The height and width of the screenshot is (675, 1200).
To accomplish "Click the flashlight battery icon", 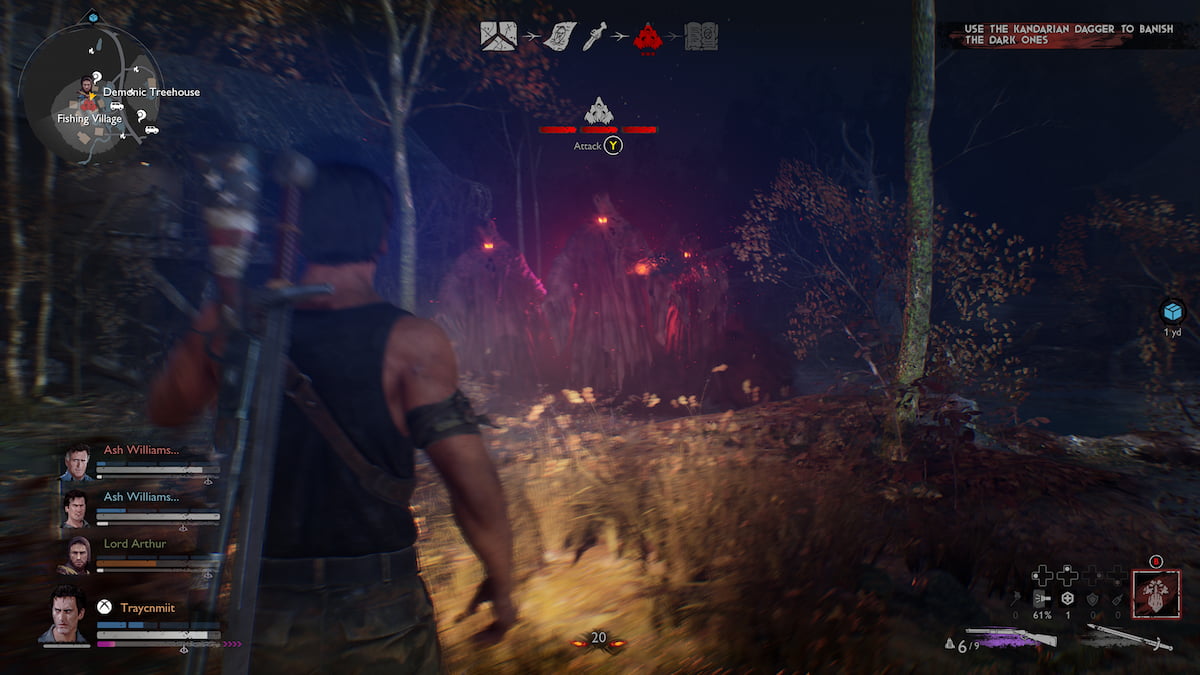I will pos(1042,598).
